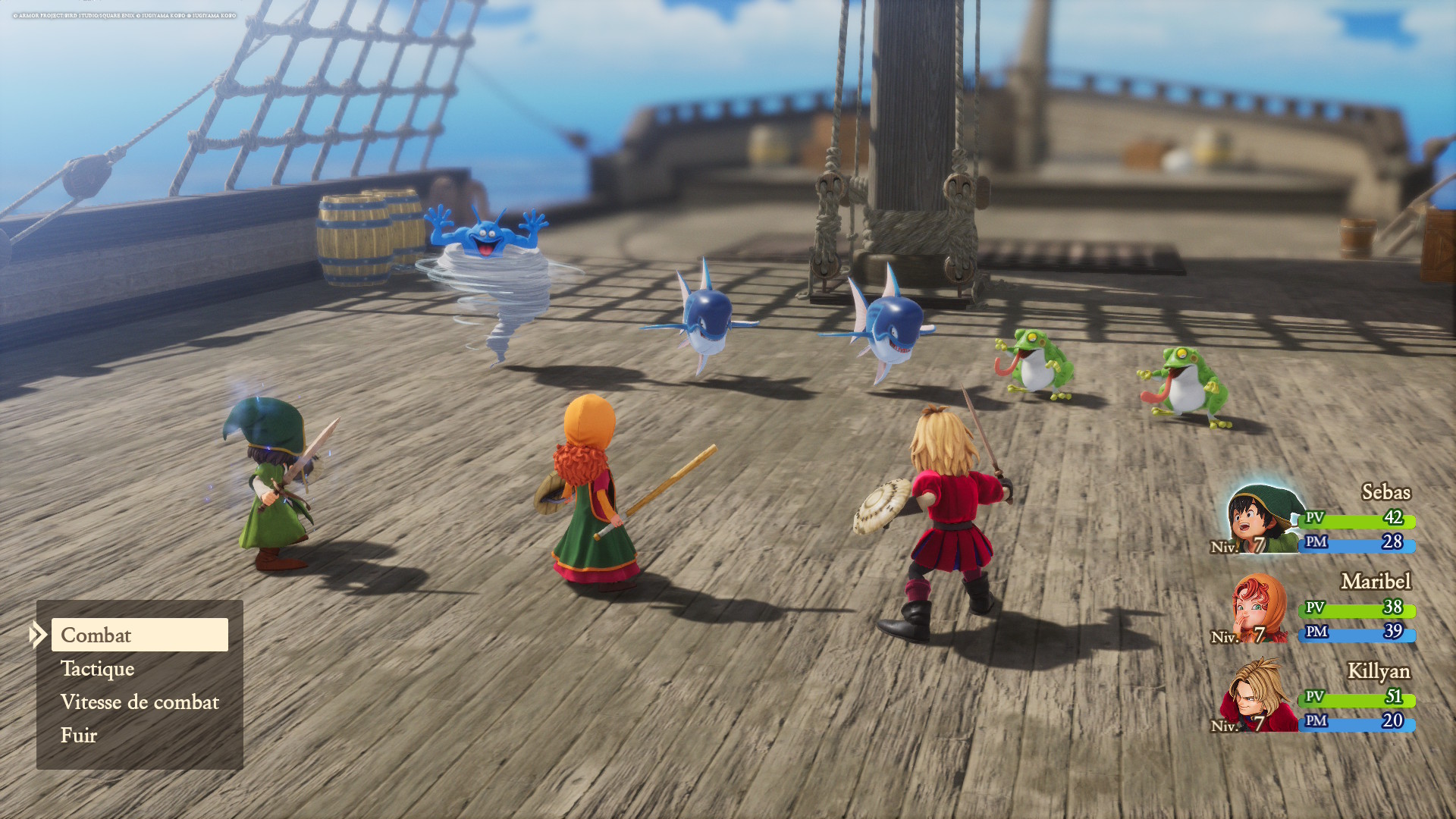1456x819 pixels.
Task: Choose Killyan's party portrait
Action: tap(1257, 696)
